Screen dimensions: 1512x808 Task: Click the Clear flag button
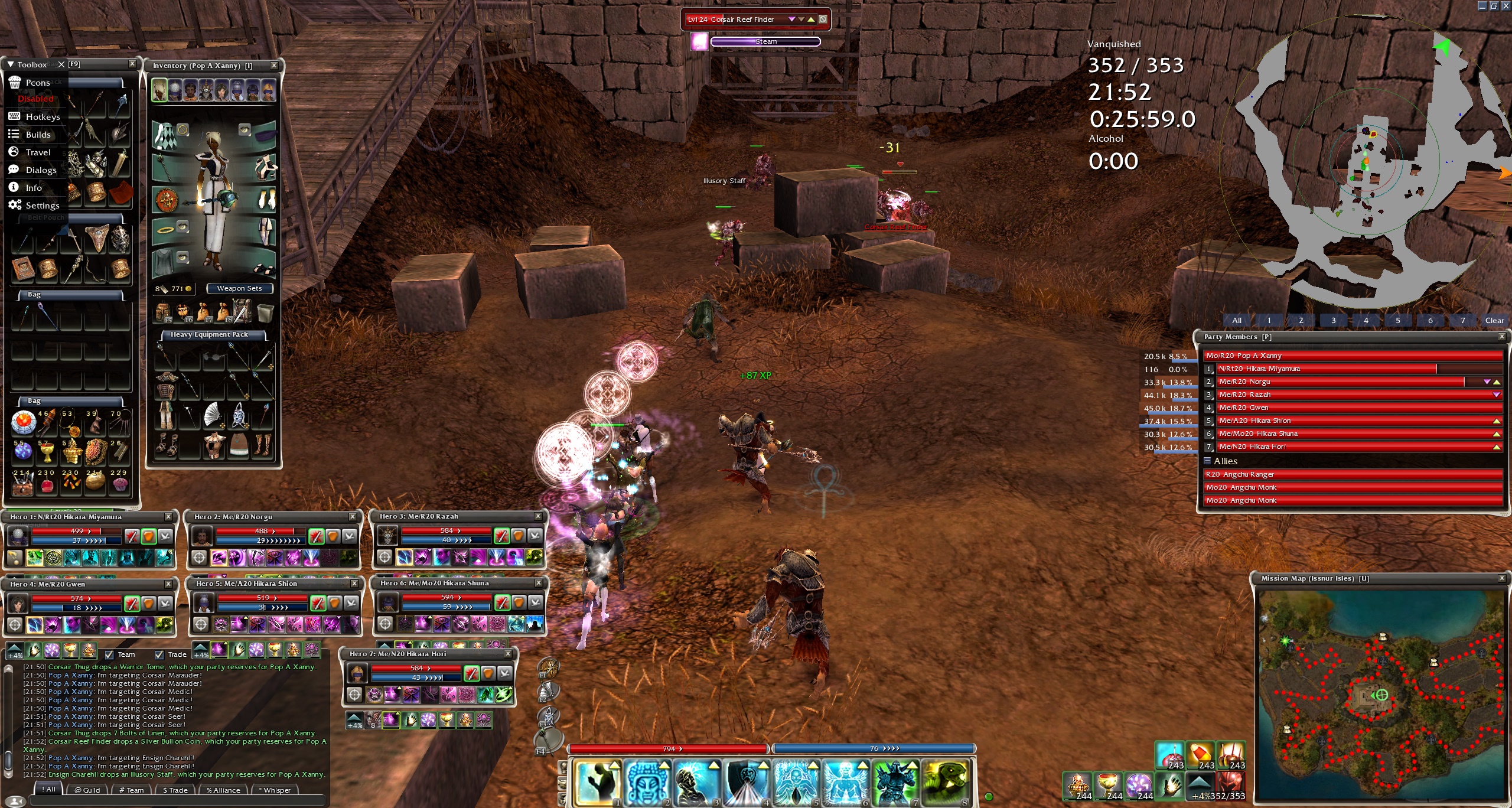[x=1494, y=320]
